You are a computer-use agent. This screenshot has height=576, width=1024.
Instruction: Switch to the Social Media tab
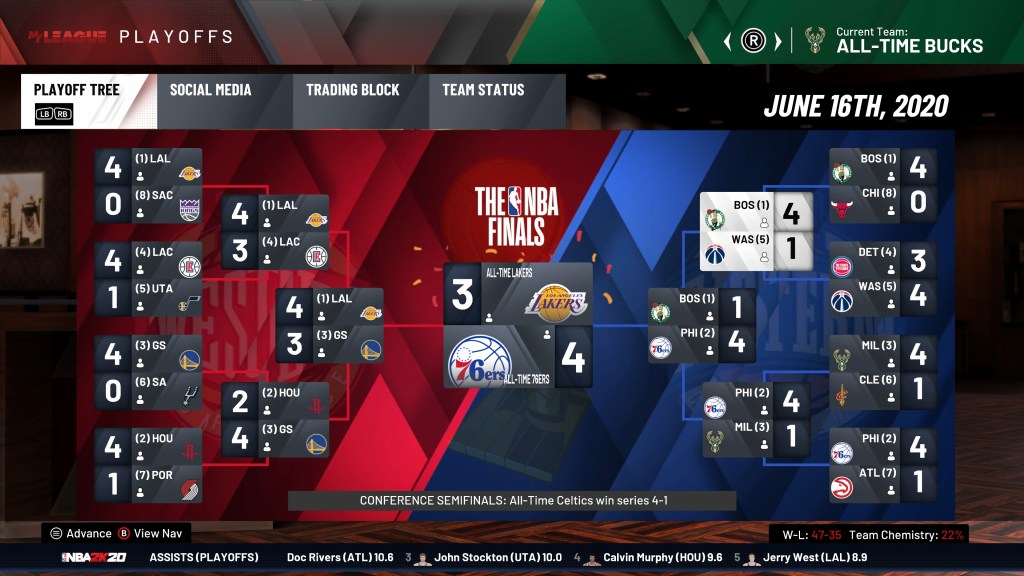point(210,90)
